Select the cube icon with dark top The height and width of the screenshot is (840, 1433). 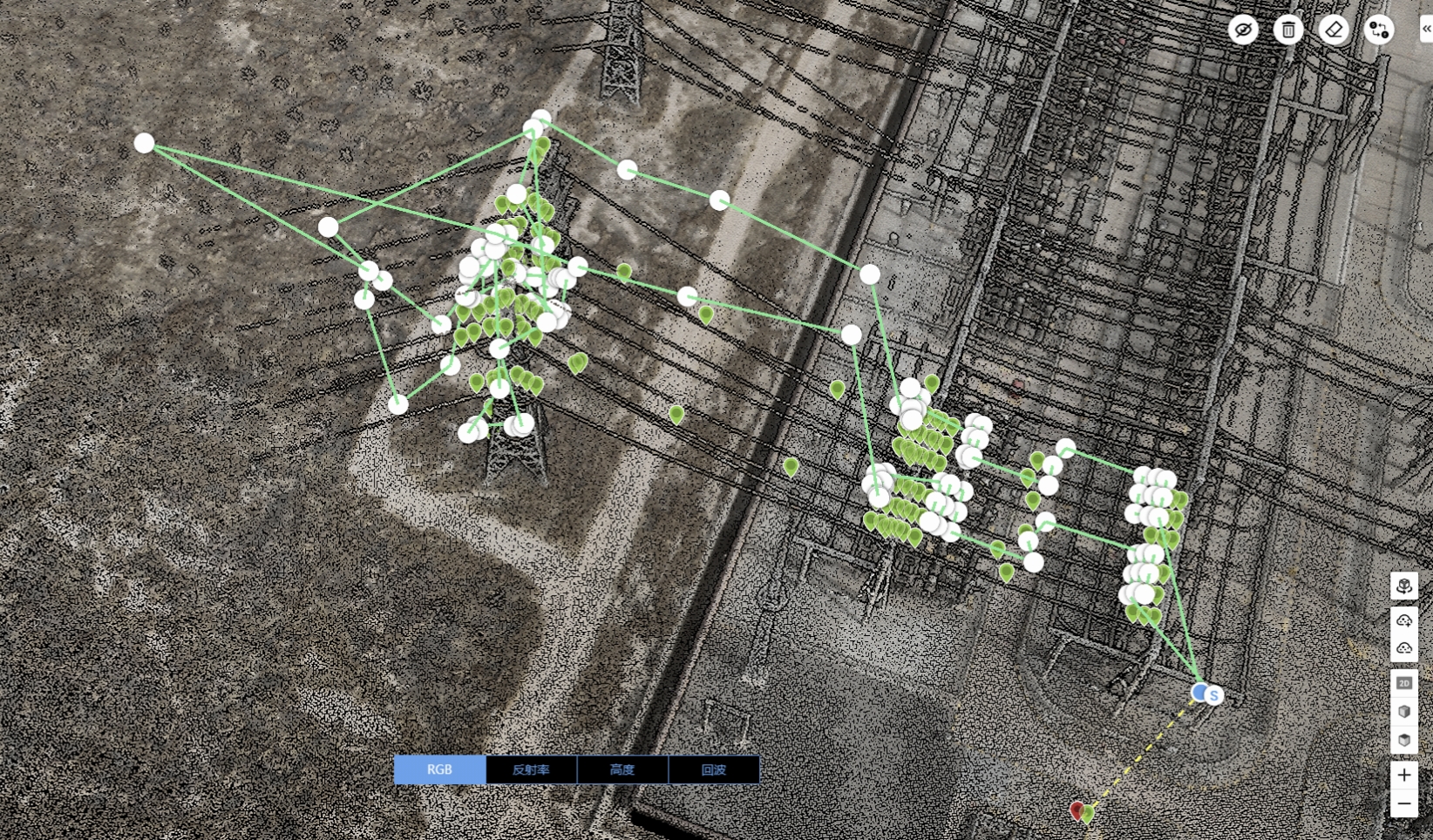tap(1403, 740)
